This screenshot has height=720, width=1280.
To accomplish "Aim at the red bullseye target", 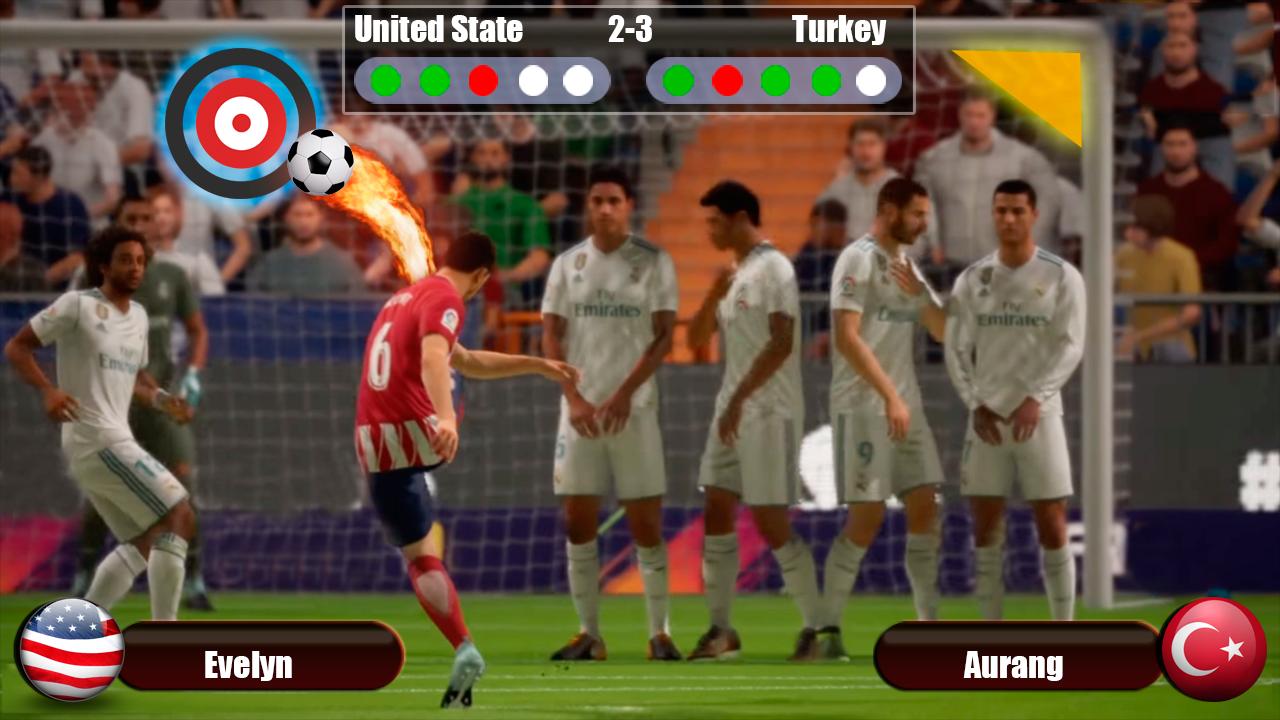I will coord(240,123).
